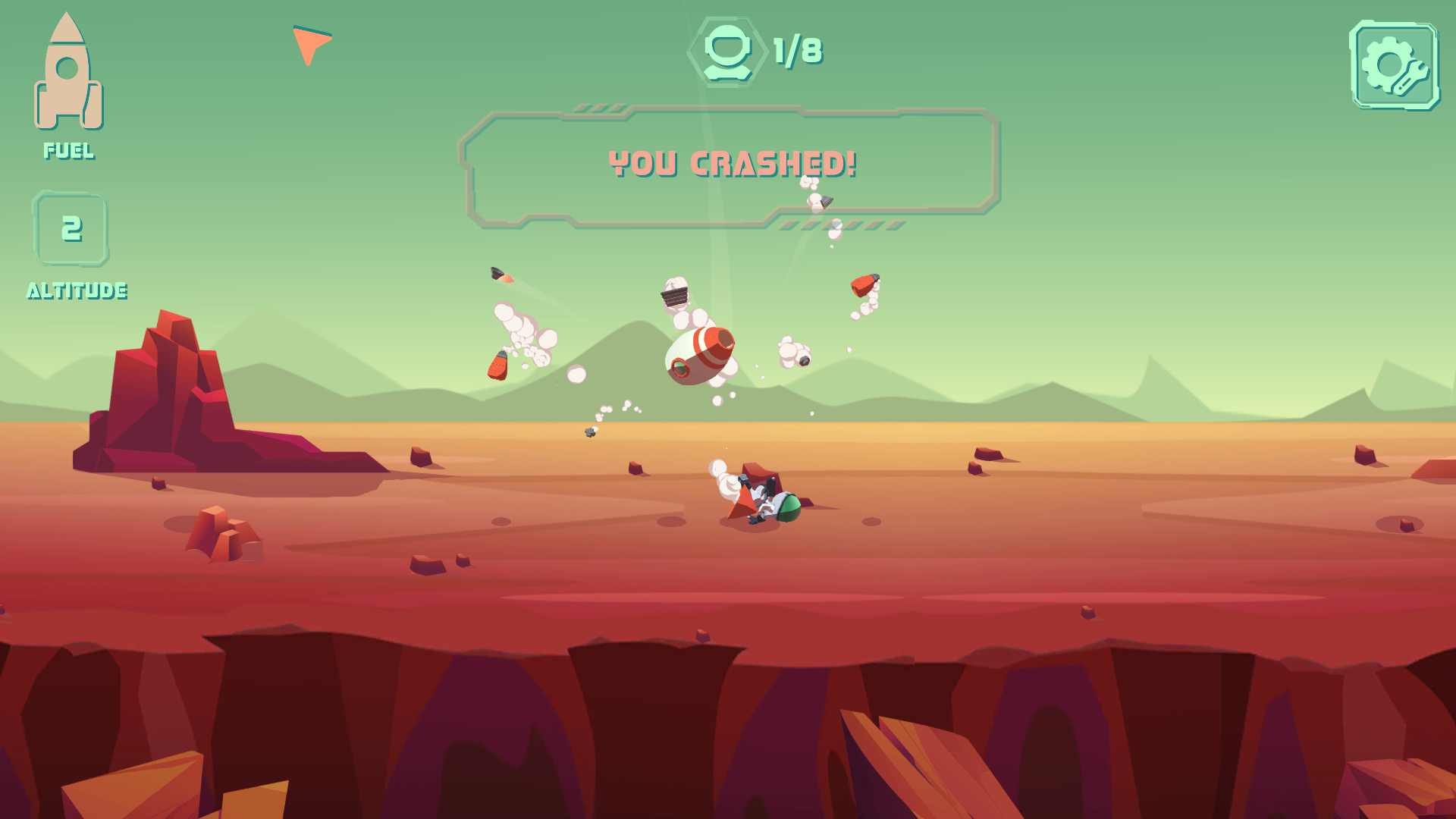Click the falling capsule rocket body
The height and width of the screenshot is (819, 1456).
[698, 356]
